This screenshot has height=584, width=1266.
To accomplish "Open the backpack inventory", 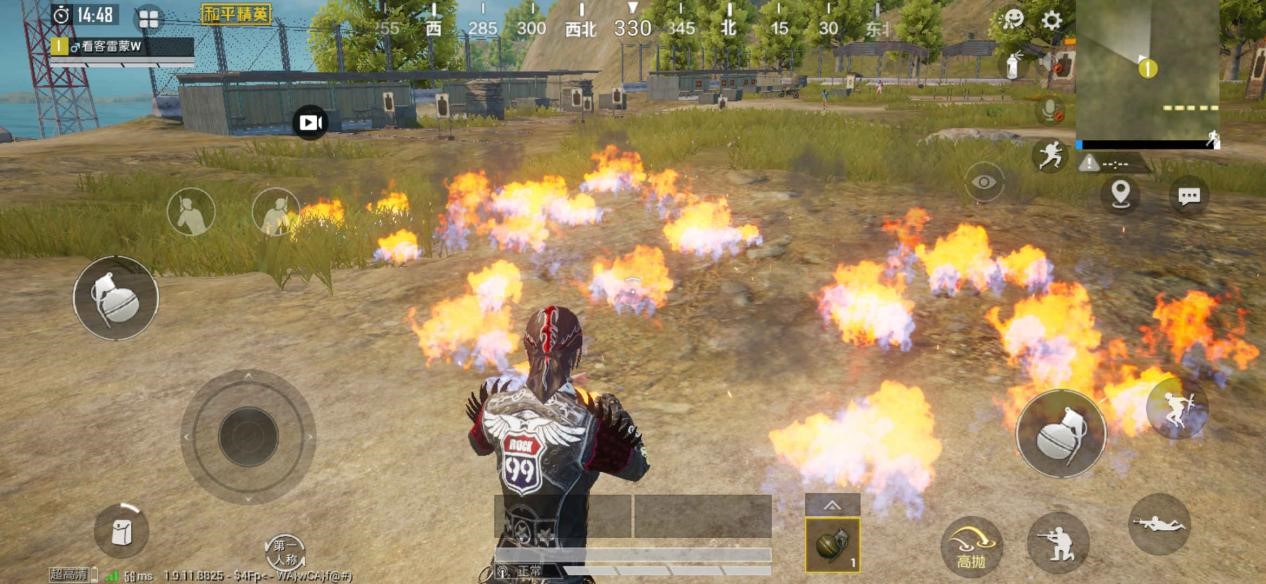I will click(121, 531).
